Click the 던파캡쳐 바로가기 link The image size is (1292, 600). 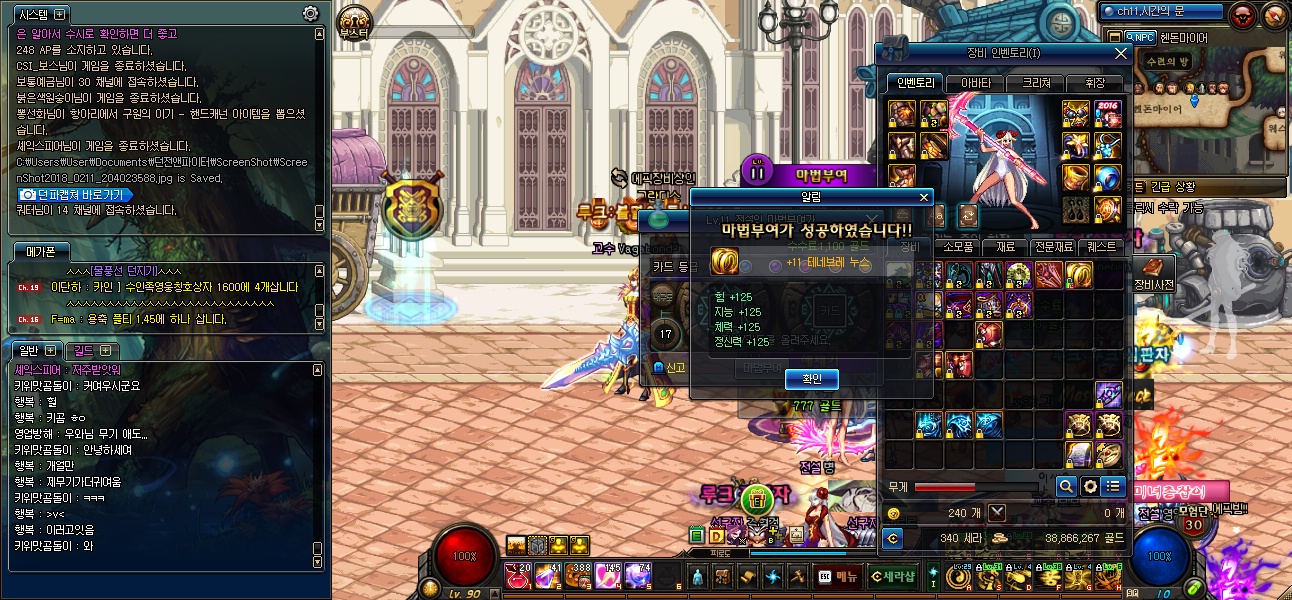75,194
